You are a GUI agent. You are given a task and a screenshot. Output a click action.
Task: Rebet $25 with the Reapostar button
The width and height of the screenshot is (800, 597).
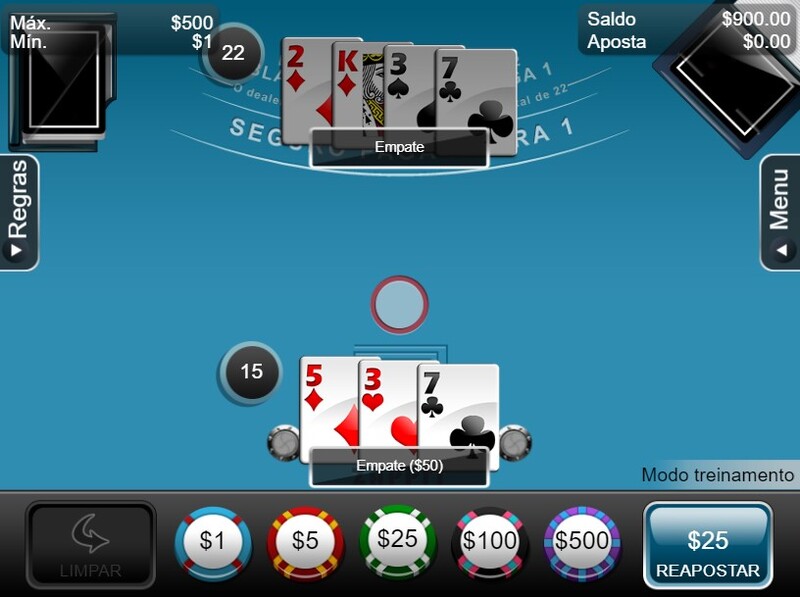pos(708,546)
